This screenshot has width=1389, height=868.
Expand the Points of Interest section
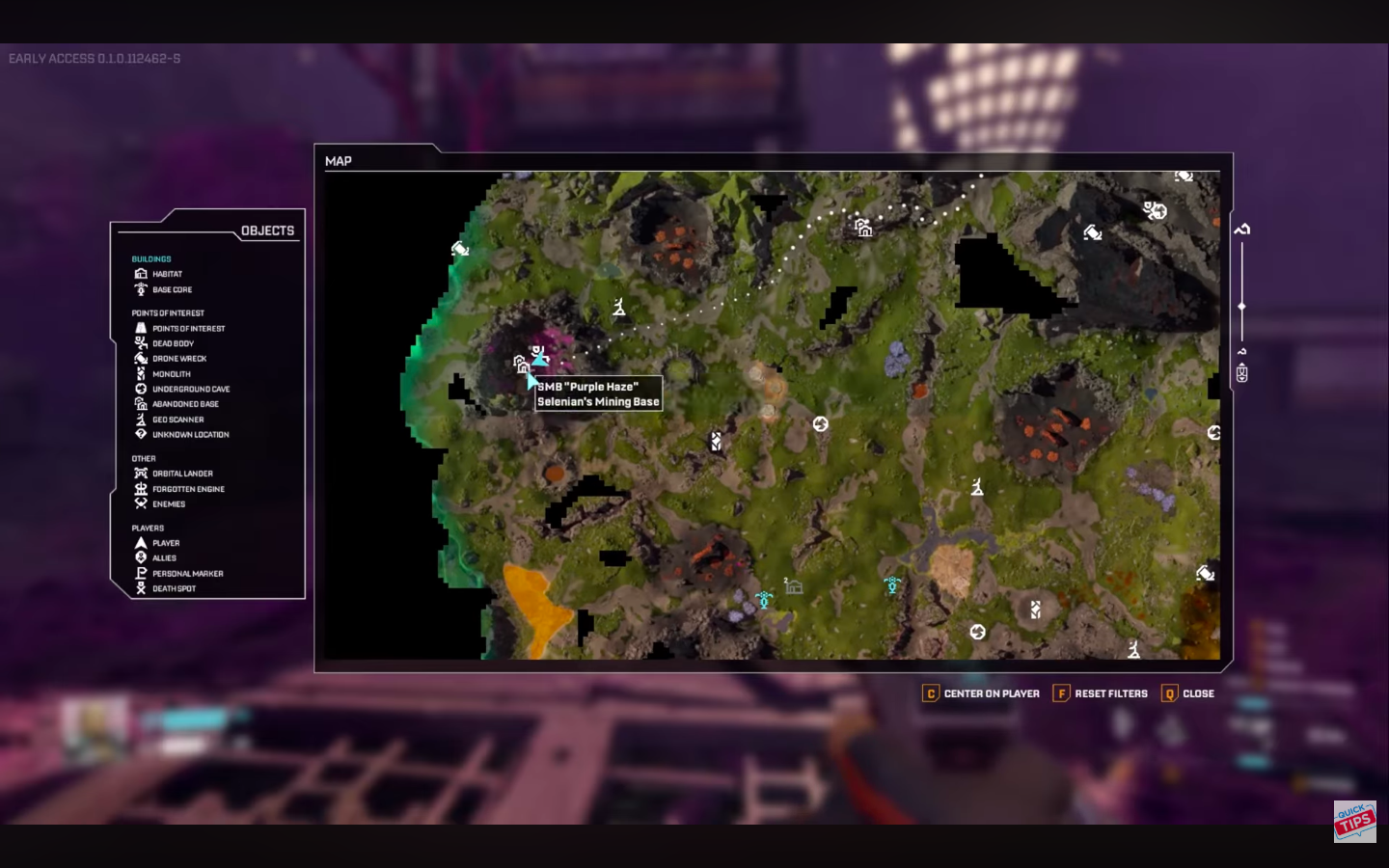[x=168, y=312]
